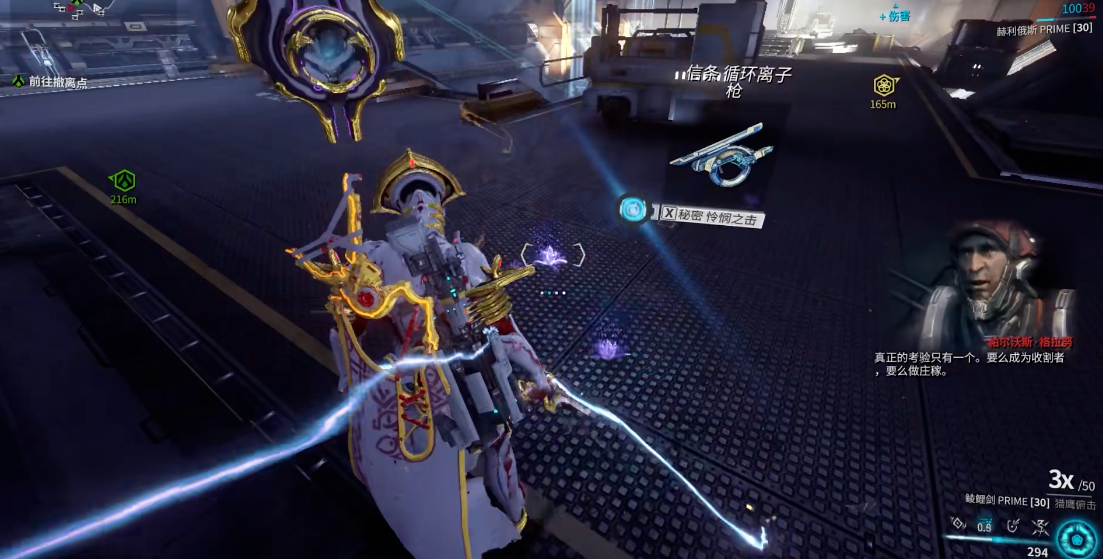Click the 伤害 damage buff indicator
This screenshot has height=559, width=1103.
(895, 16)
